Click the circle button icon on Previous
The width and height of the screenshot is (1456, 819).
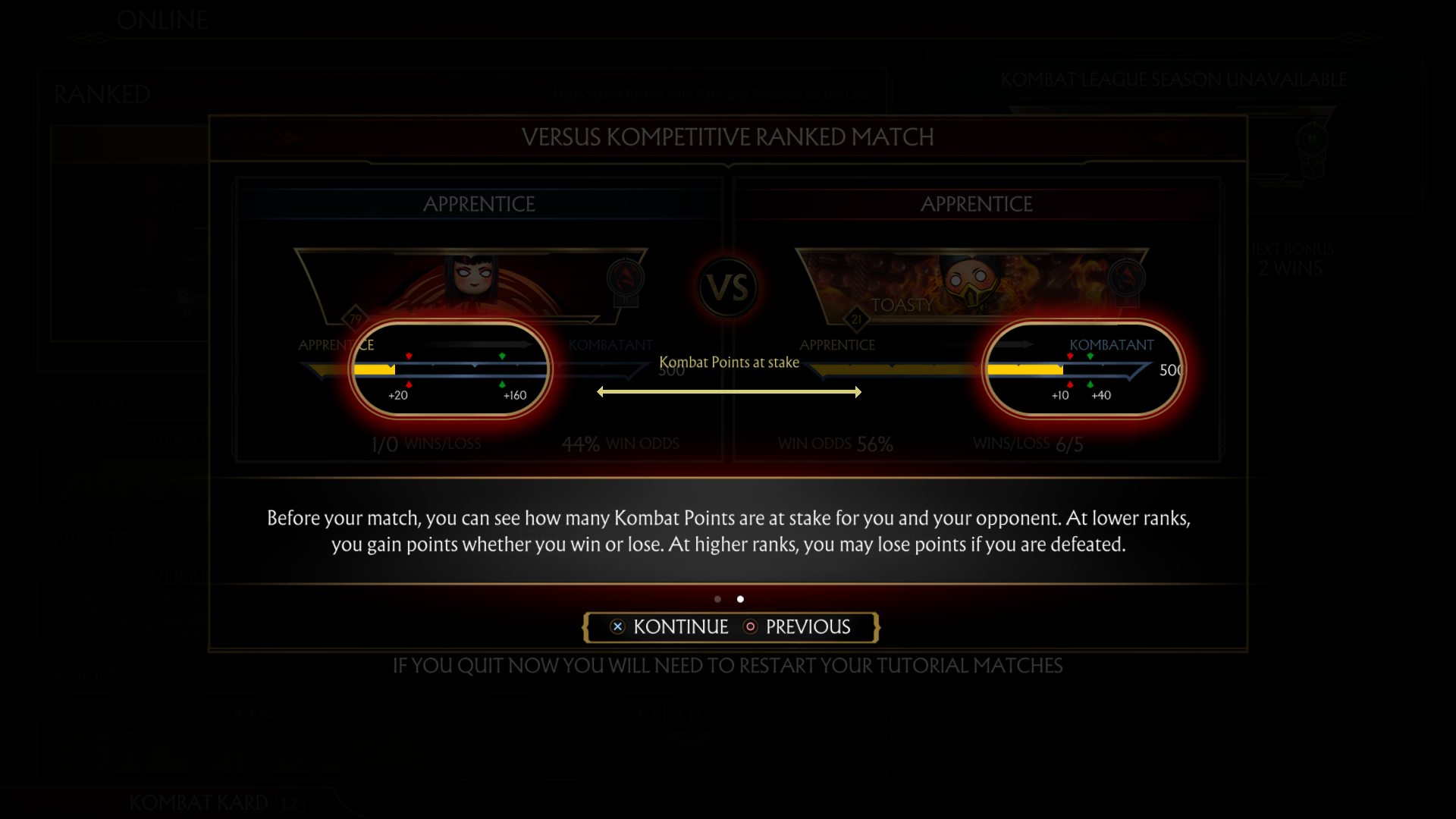[x=751, y=627]
